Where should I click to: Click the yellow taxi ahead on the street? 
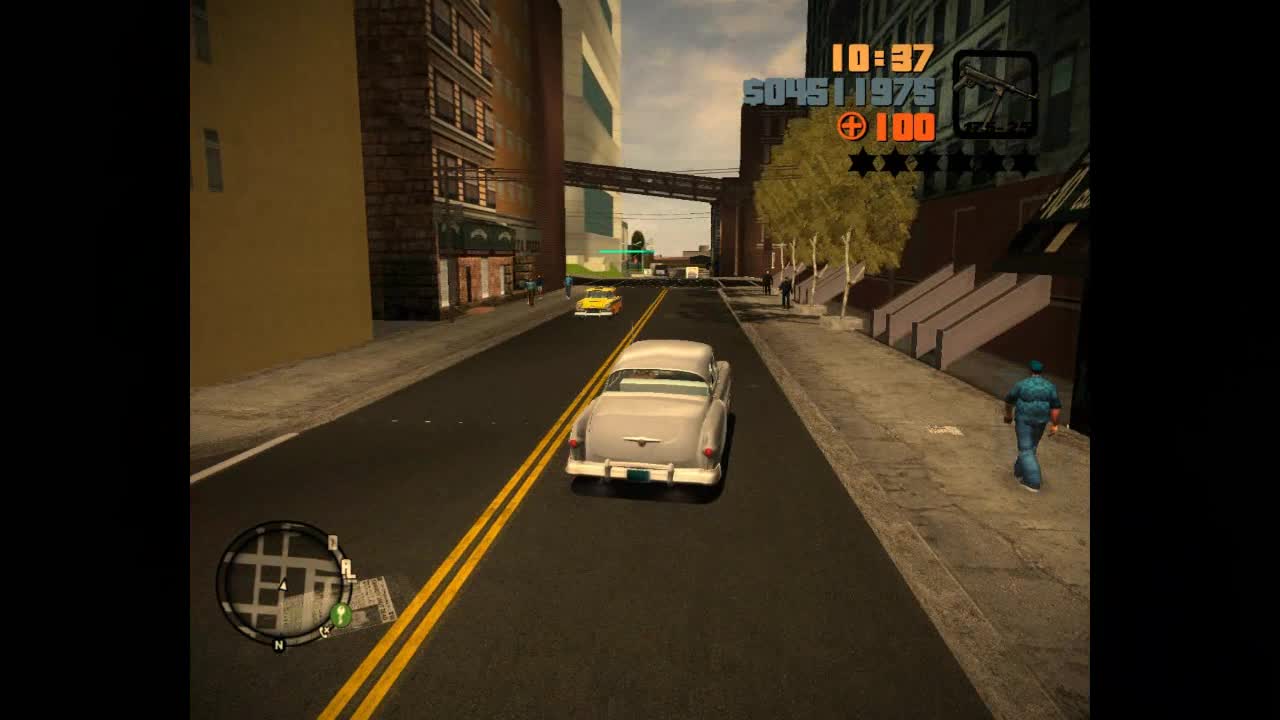click(x=597, y=304)
